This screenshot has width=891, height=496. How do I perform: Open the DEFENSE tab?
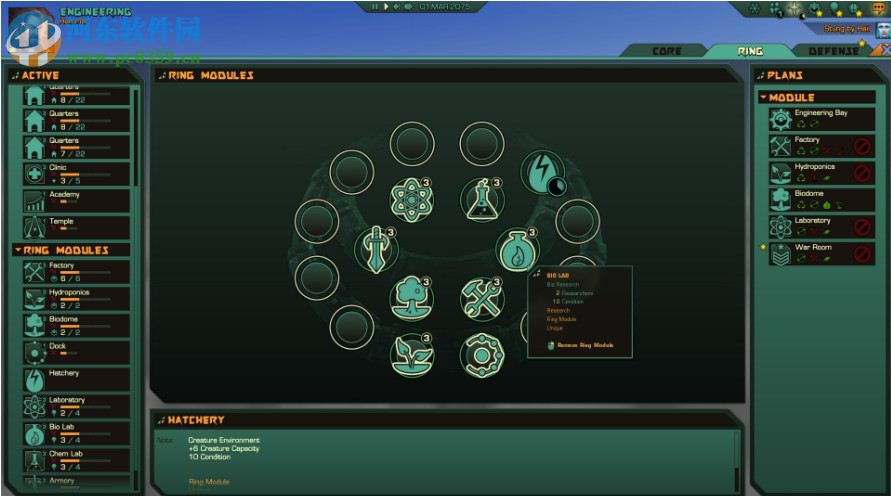click(x=832, y=51)
